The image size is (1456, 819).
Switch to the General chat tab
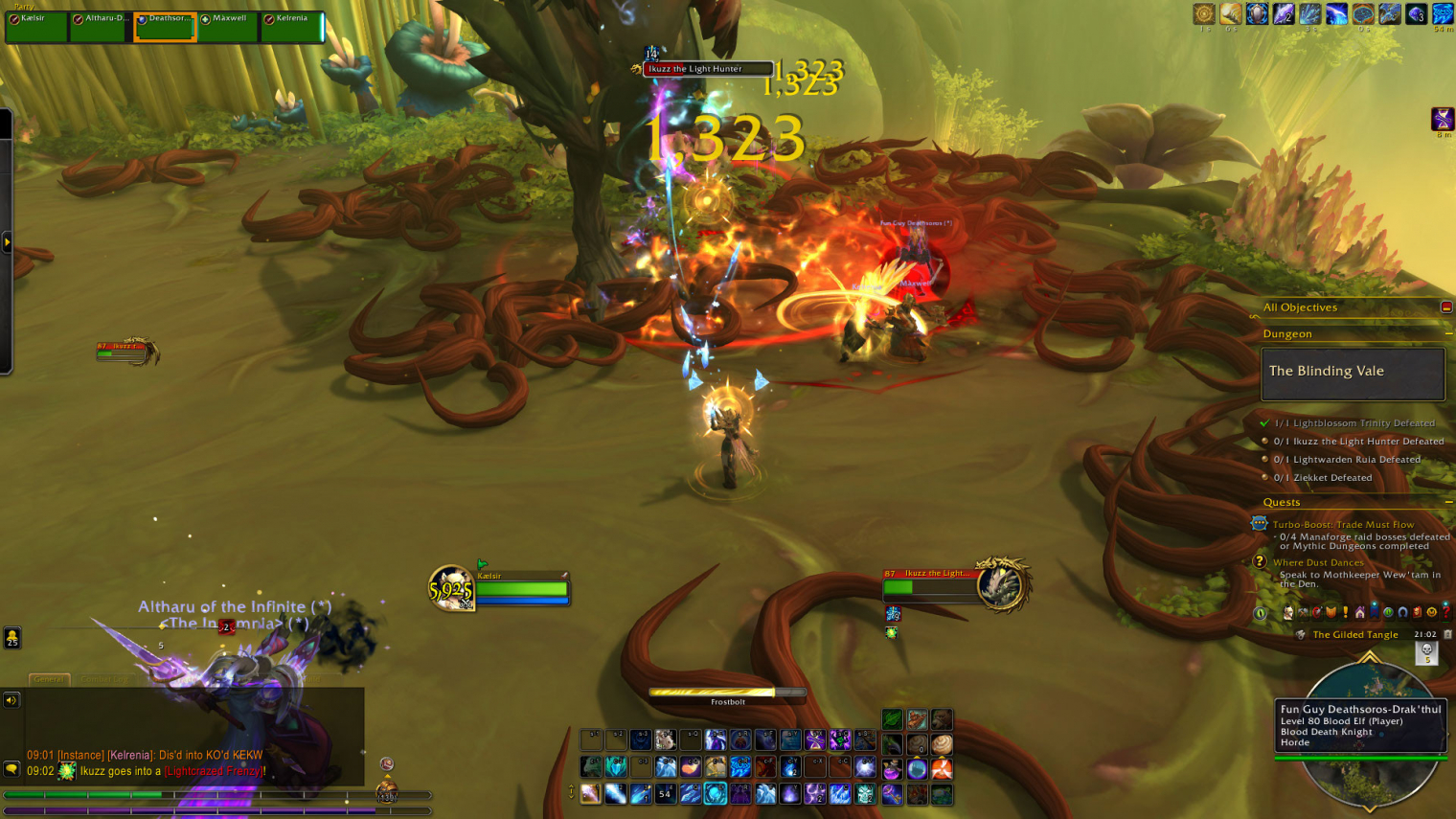click(48, 679)
